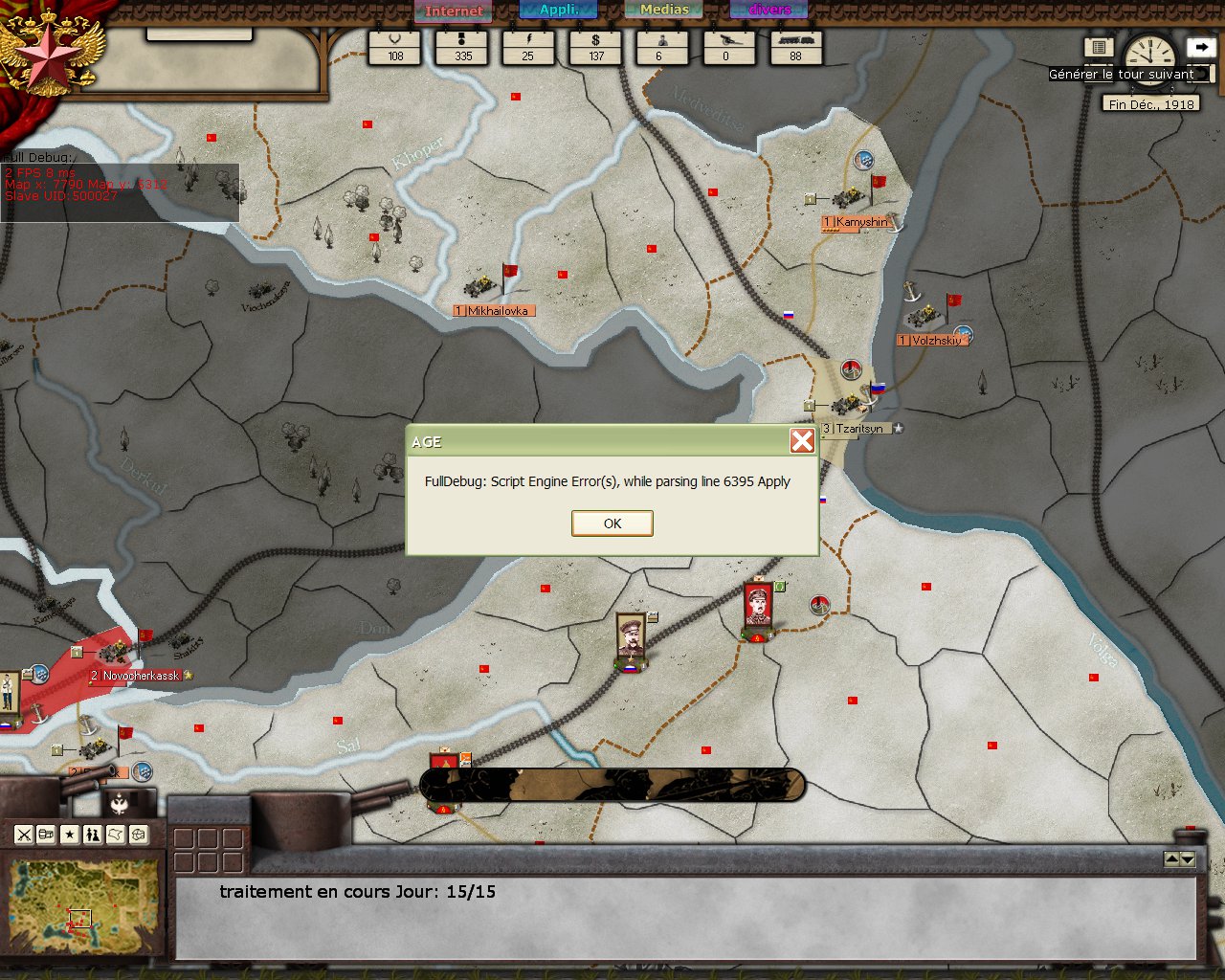Show the two-people loyalty map filter
Viewport: 1225px width, 980px height.
[93, 835]
